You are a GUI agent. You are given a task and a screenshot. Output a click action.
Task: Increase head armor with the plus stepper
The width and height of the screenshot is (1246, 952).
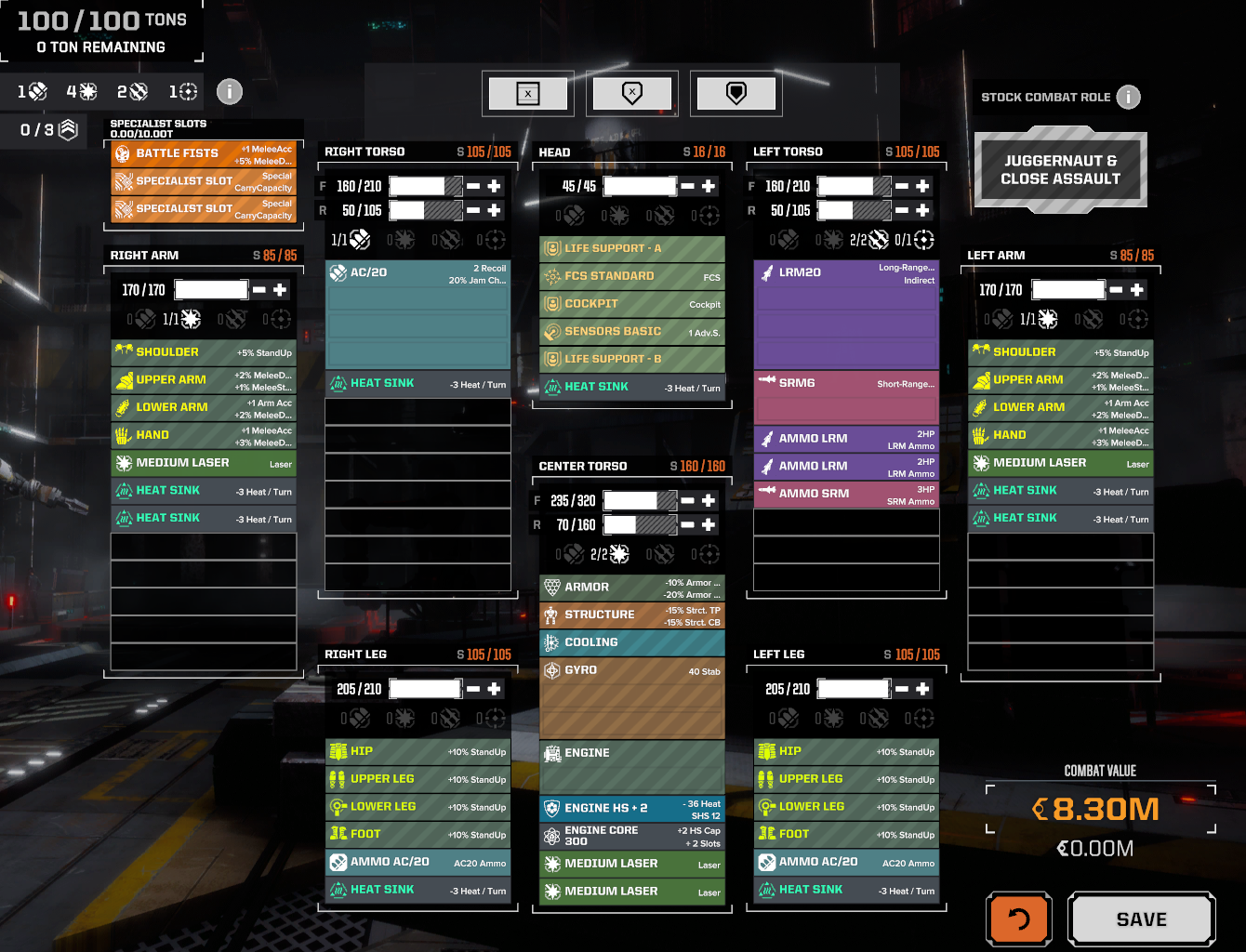(709, 185)
